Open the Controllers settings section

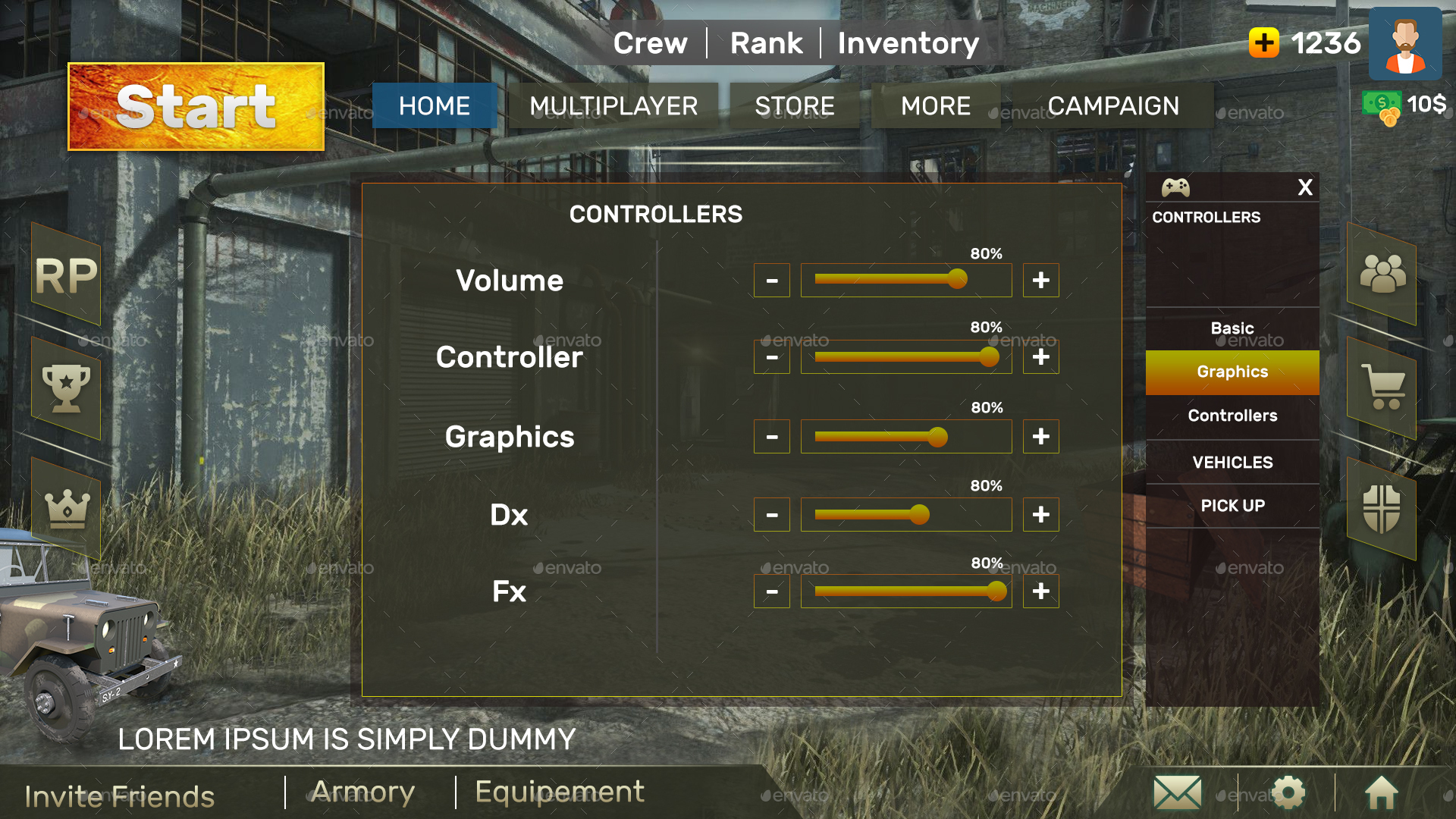point(1232,416)
